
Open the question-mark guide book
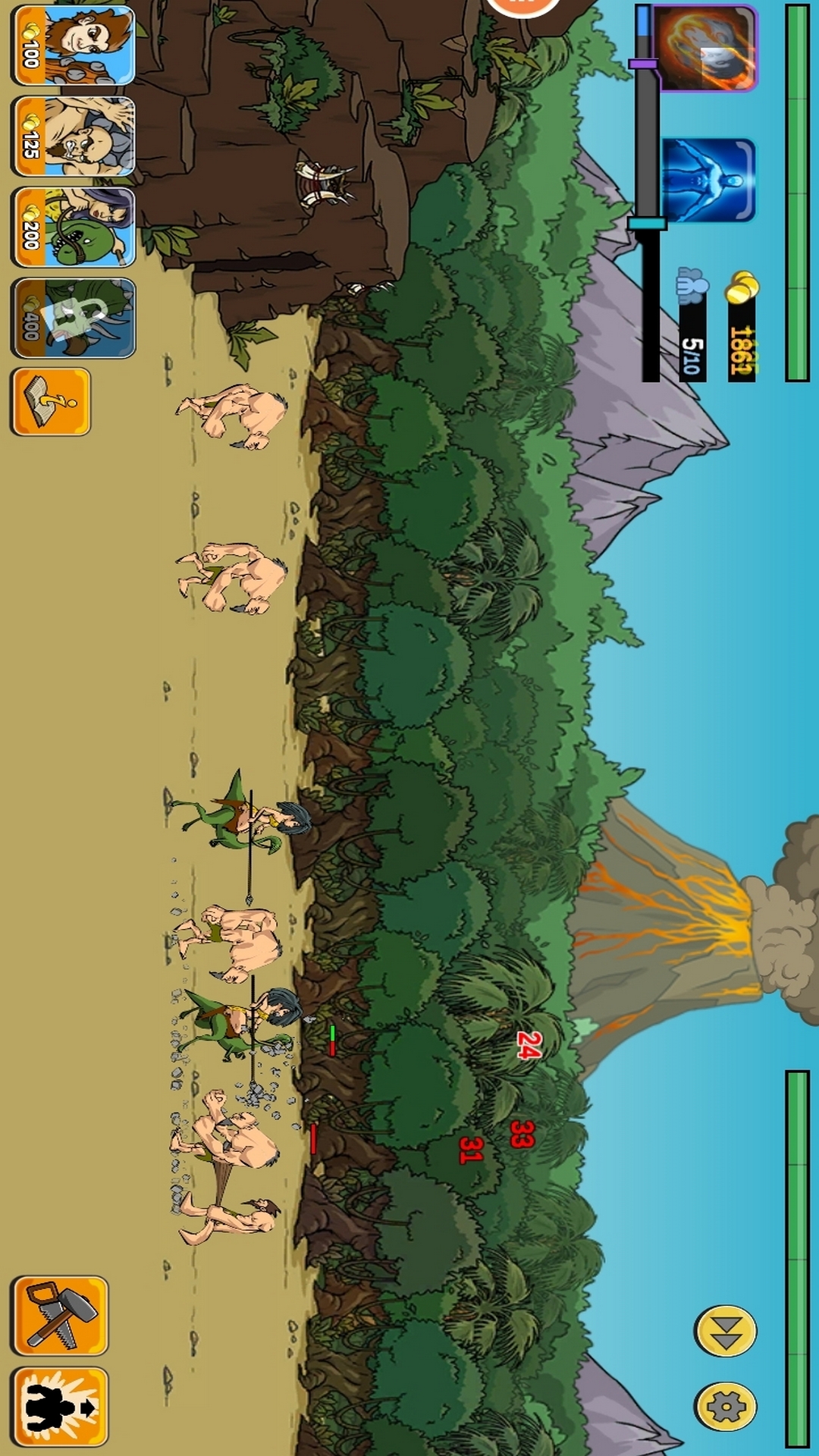click(51, 402)
